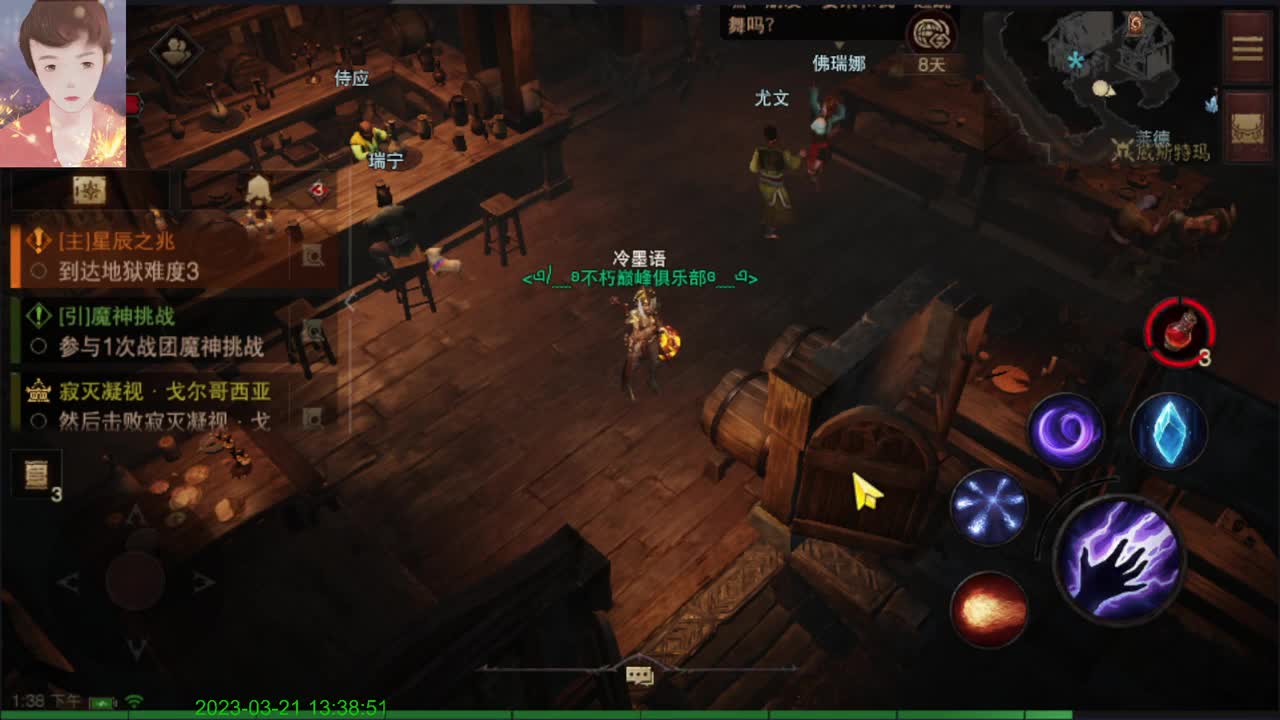
Task: Open the chat bubble icon bottom center
Action: [638, 676]
